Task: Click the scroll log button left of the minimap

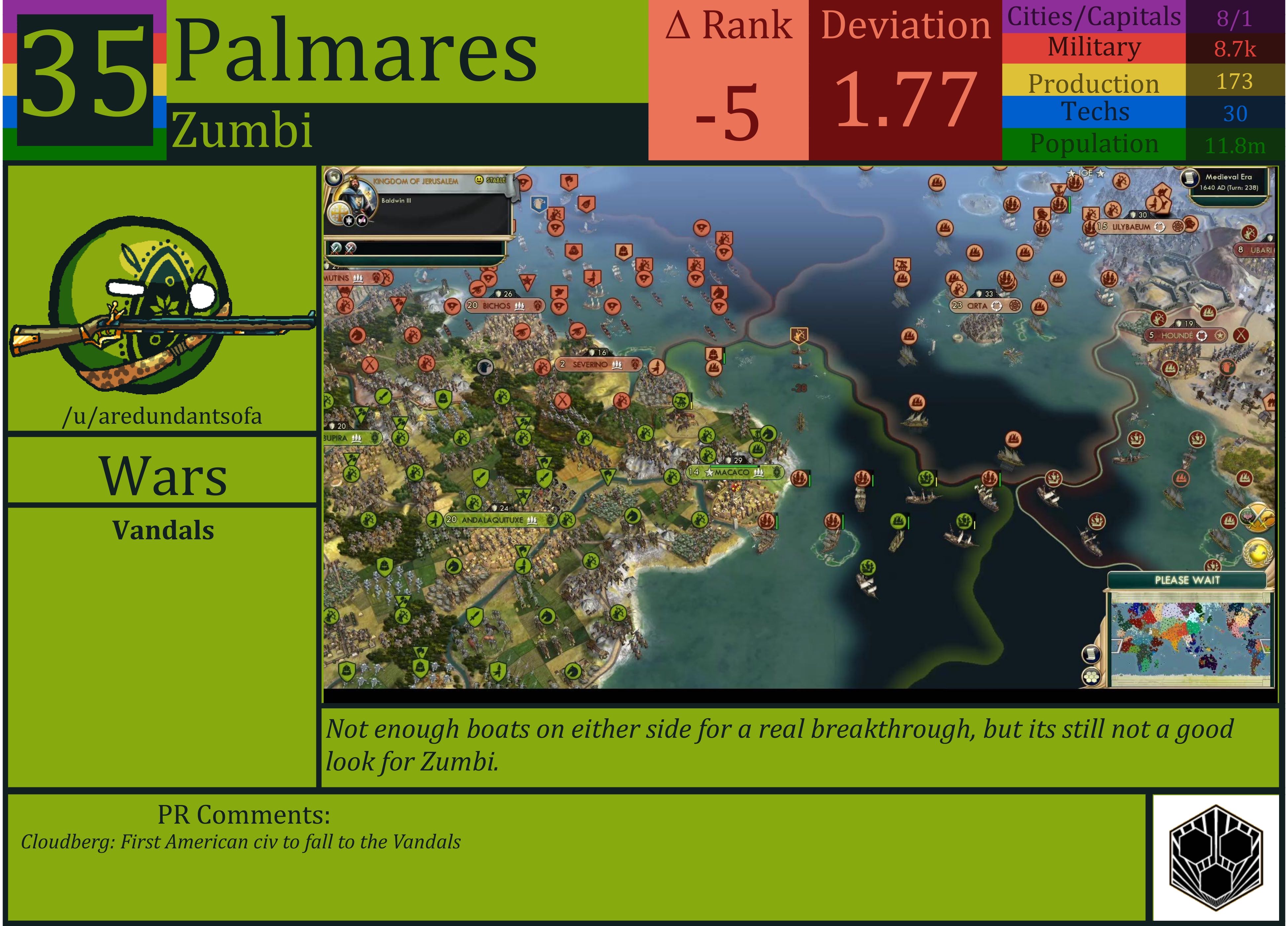Action: 1091,655
